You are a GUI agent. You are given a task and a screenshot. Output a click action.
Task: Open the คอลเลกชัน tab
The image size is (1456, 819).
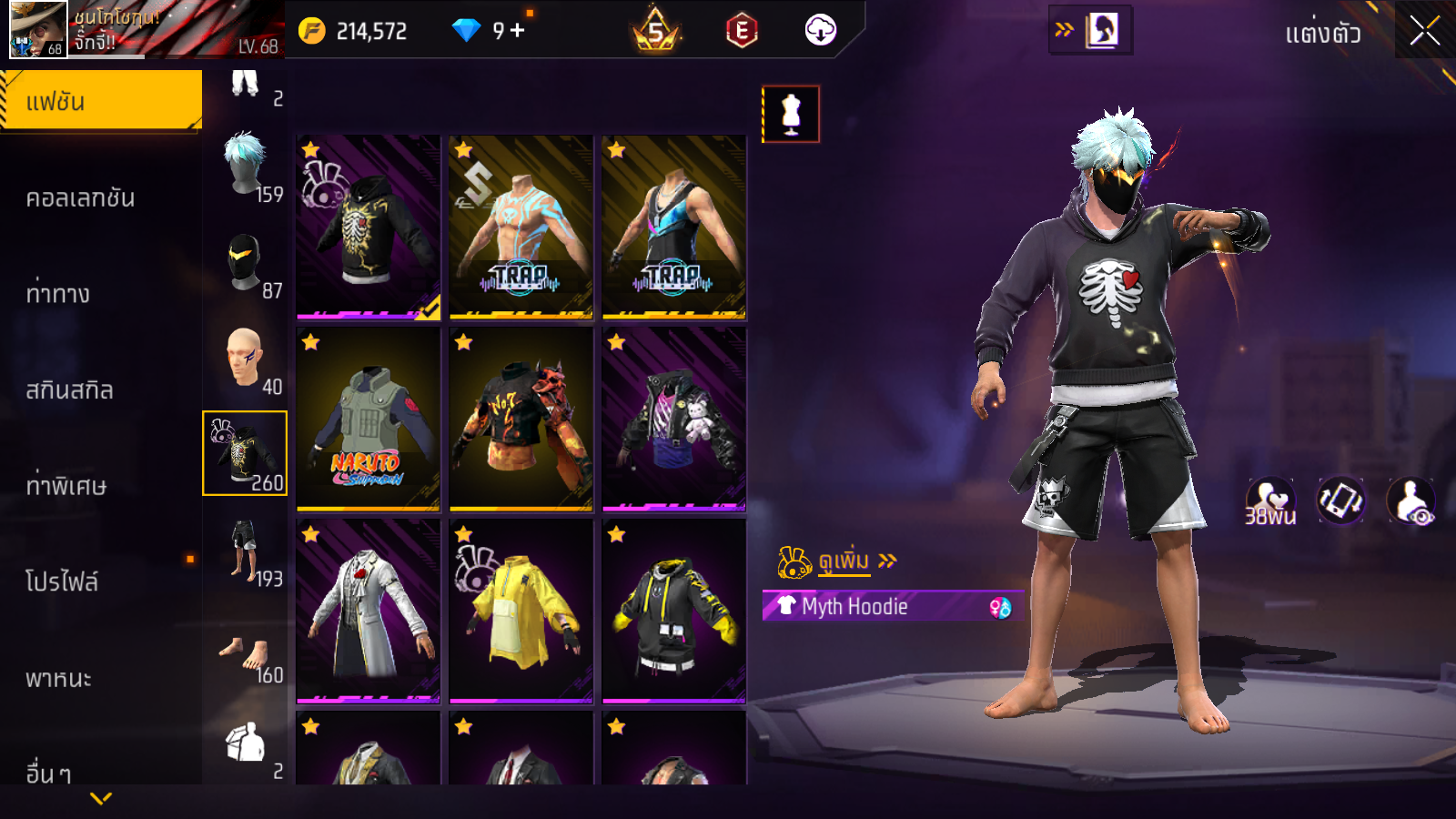tap(81, 197)
